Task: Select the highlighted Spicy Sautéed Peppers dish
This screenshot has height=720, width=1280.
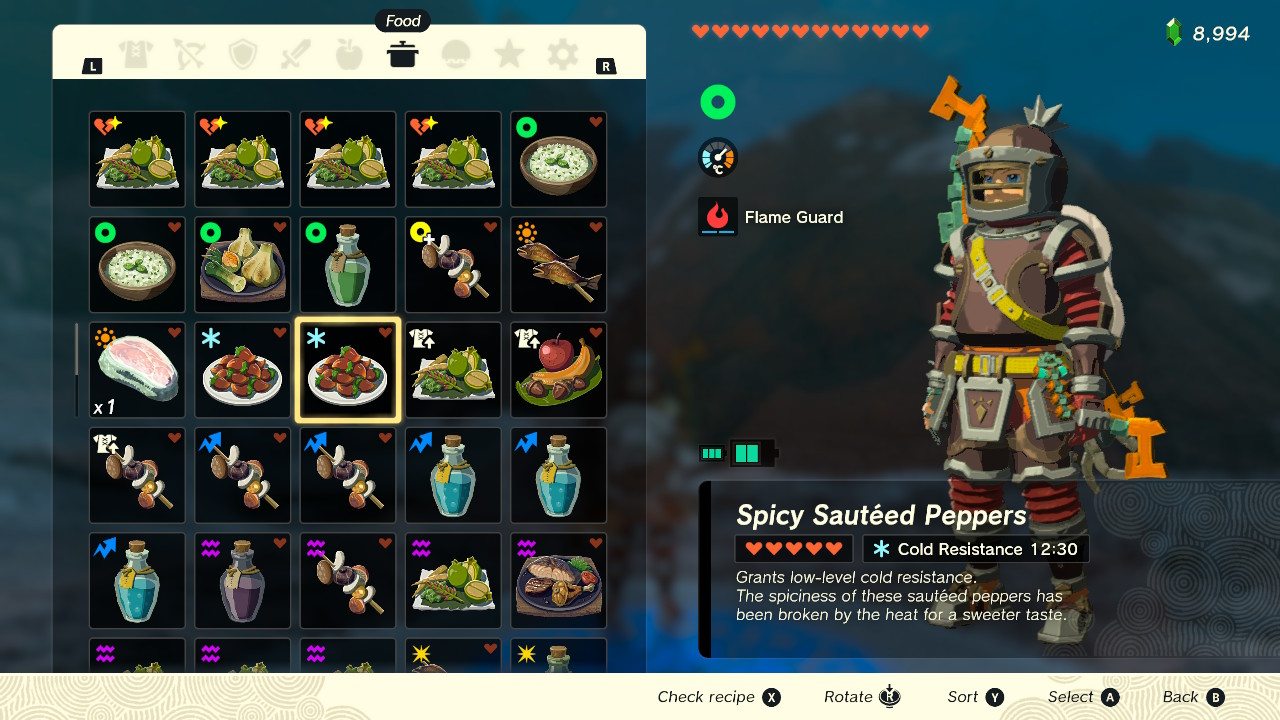Action: pos(347,370)
